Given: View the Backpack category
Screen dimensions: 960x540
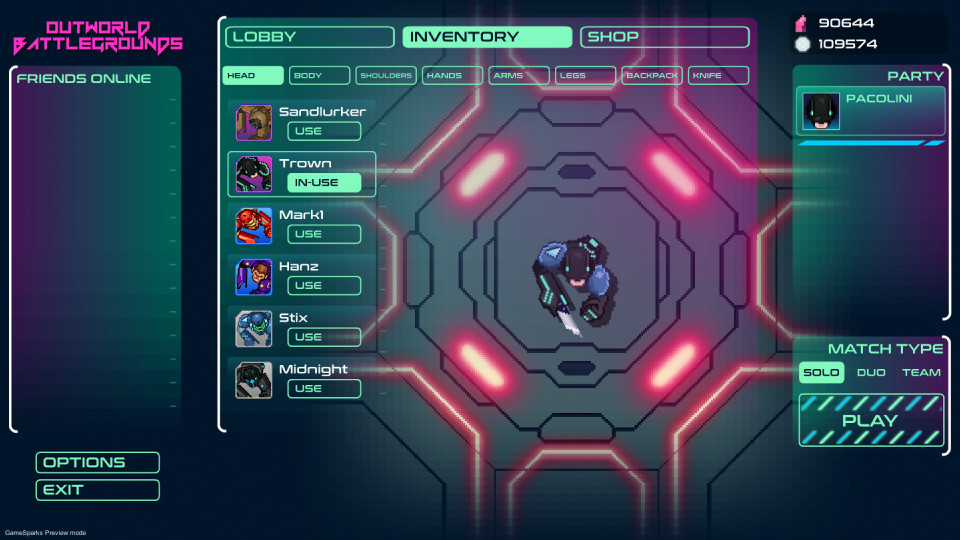Looking at the screenshot, I should click(652, 75).
